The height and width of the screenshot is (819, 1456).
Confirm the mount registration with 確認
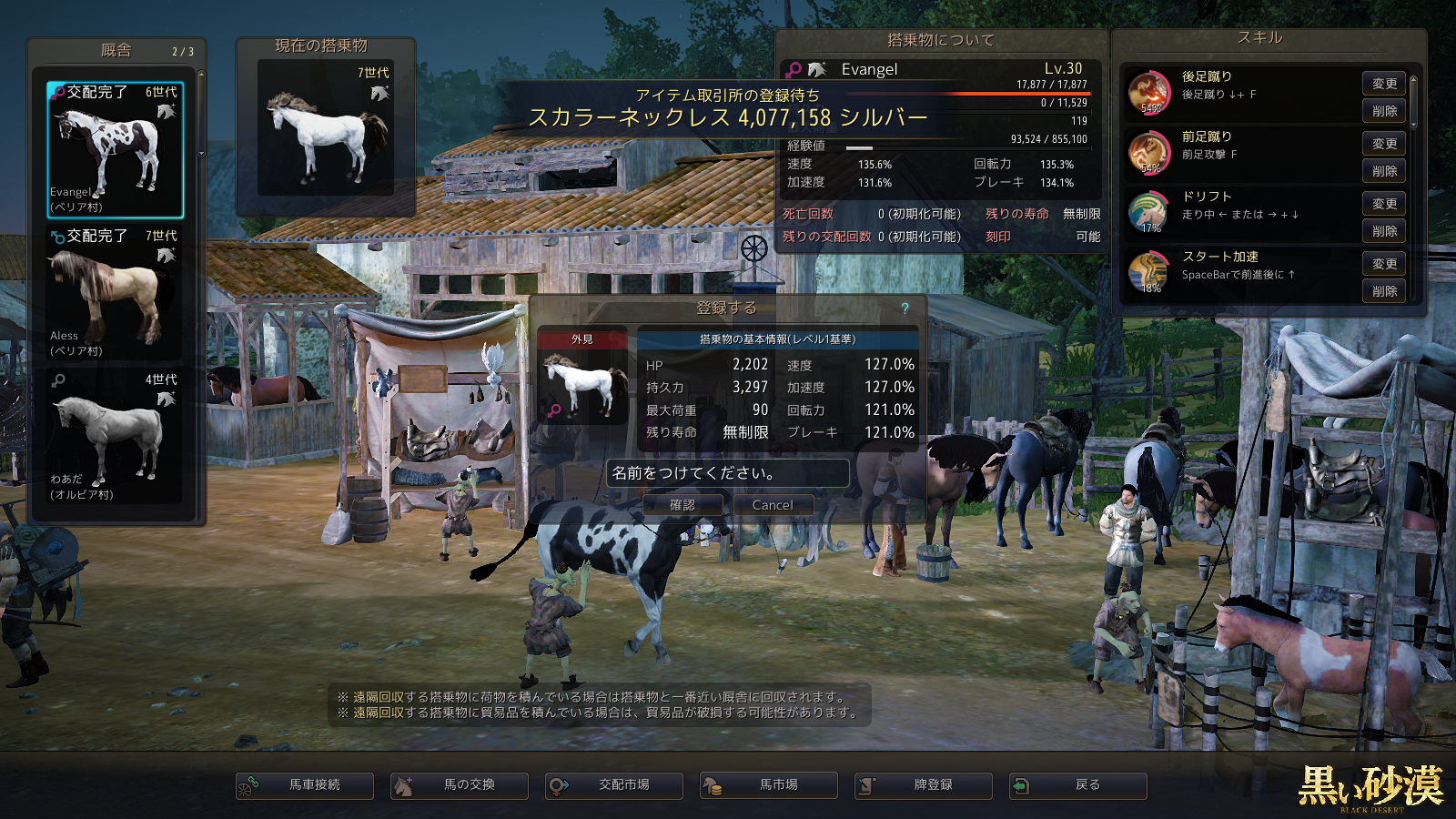pyautogui.click(x=682, y=505)
